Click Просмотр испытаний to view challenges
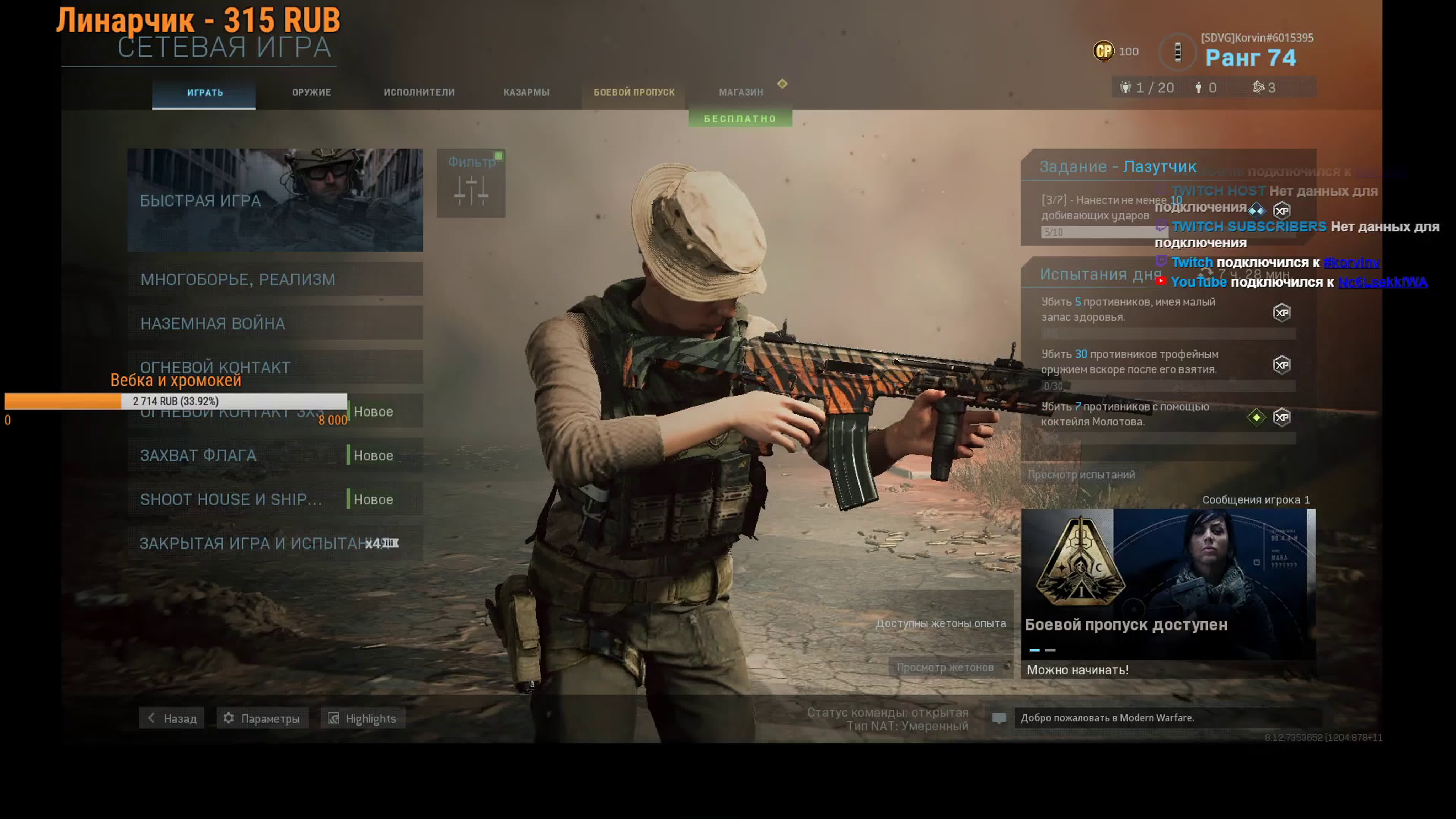The width and height of the screenshot is (1456, 819). coord(1081,475)
